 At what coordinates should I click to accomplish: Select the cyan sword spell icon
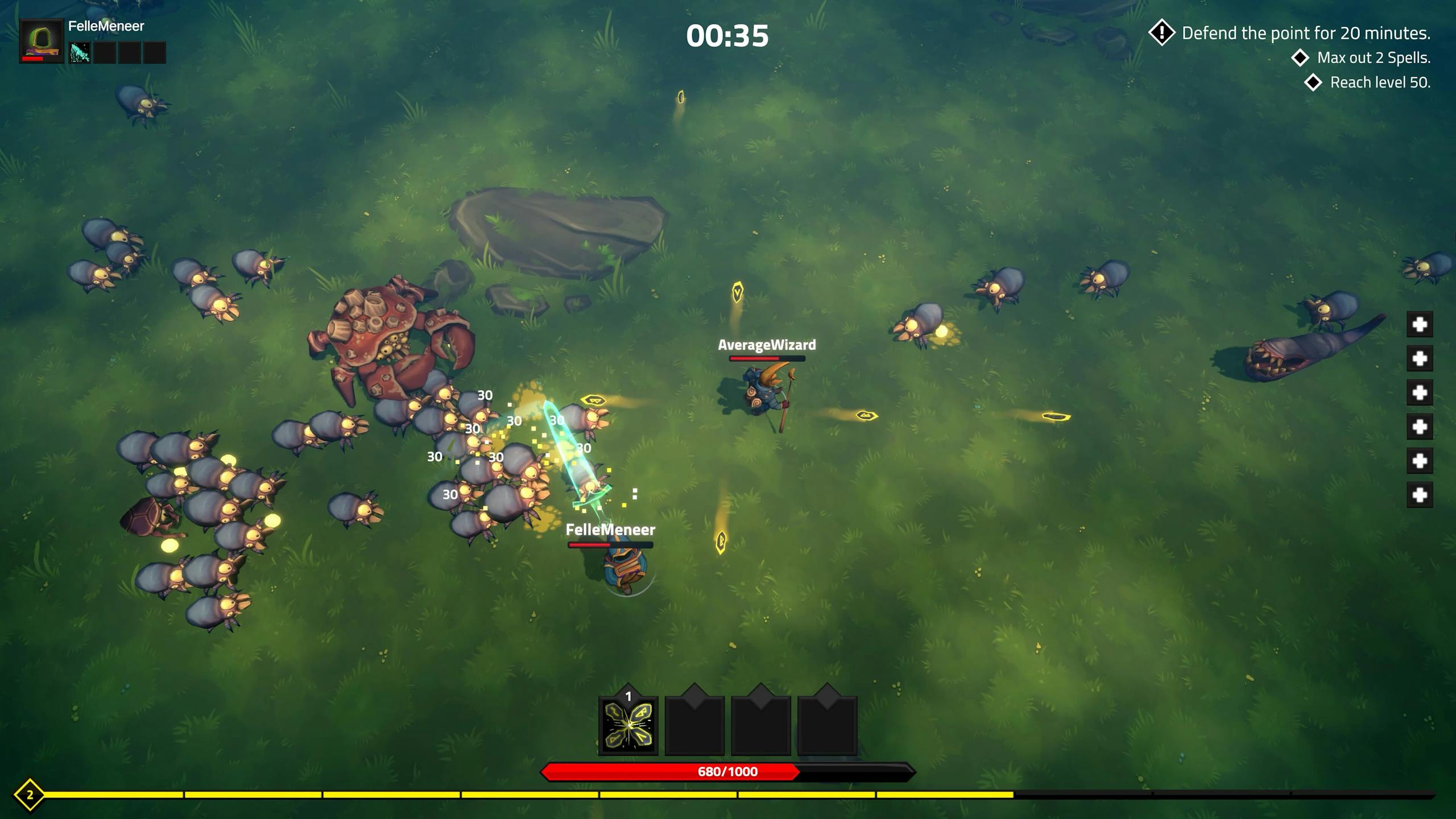click(80, 53)
